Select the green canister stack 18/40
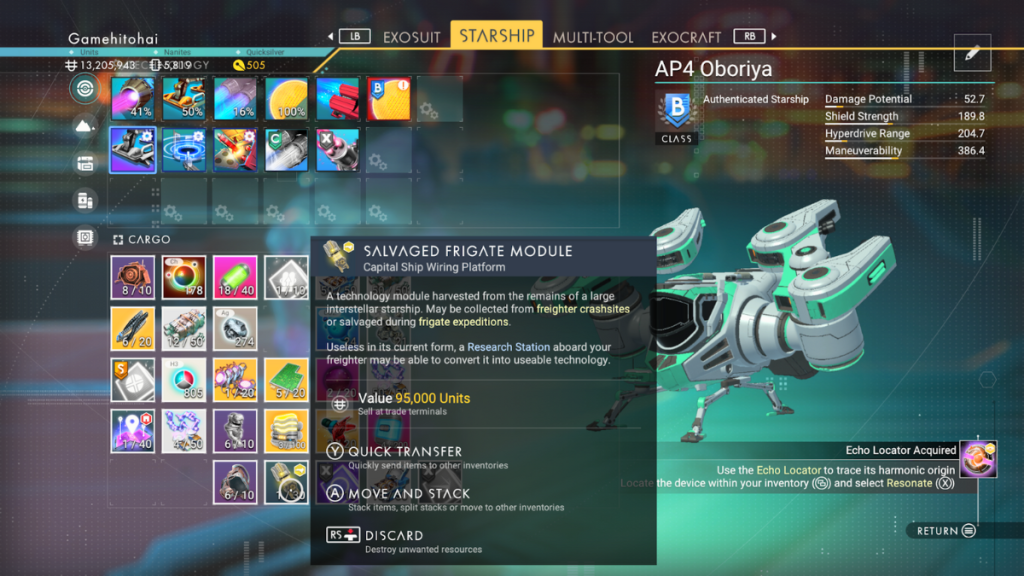Viewport: 1024px width, 576px height. point(235,277)
